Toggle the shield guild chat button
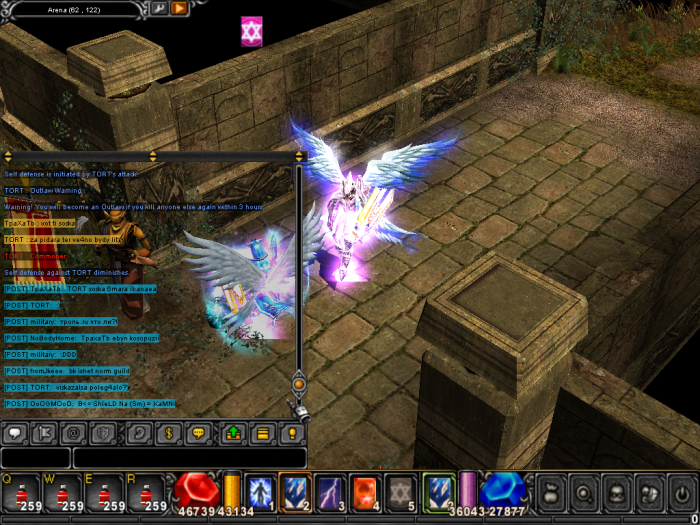The image size is (700, 525). [103, 434]
